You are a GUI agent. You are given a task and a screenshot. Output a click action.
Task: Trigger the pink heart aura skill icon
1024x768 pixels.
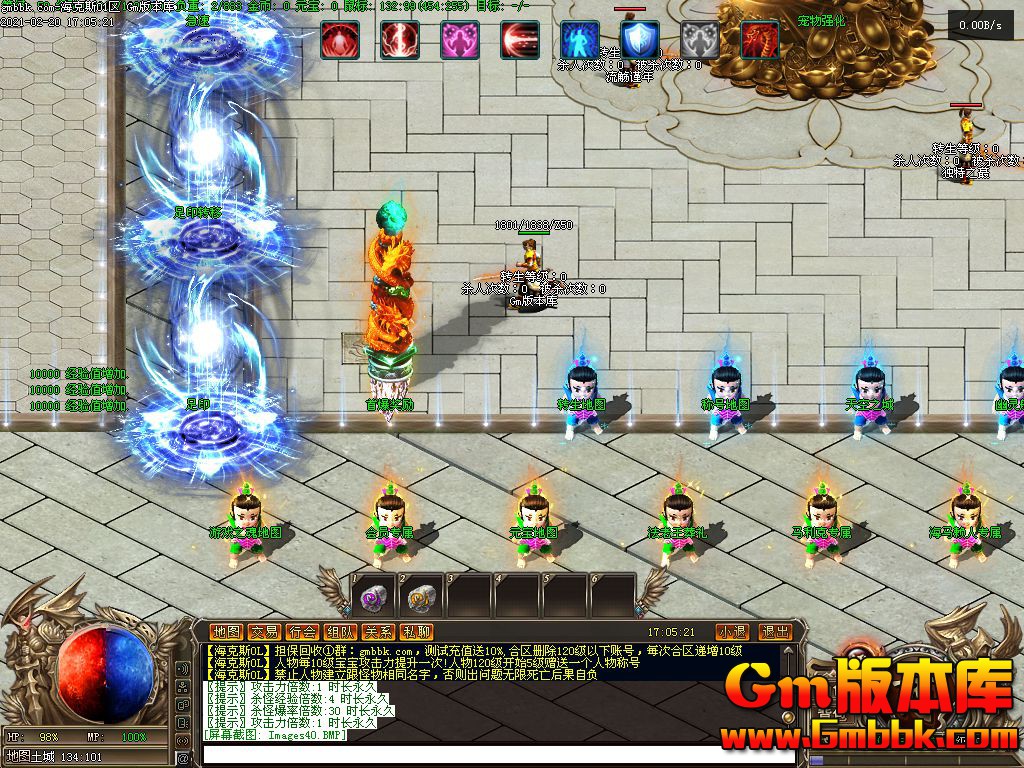pyautogui.click(x=460, y=40)
